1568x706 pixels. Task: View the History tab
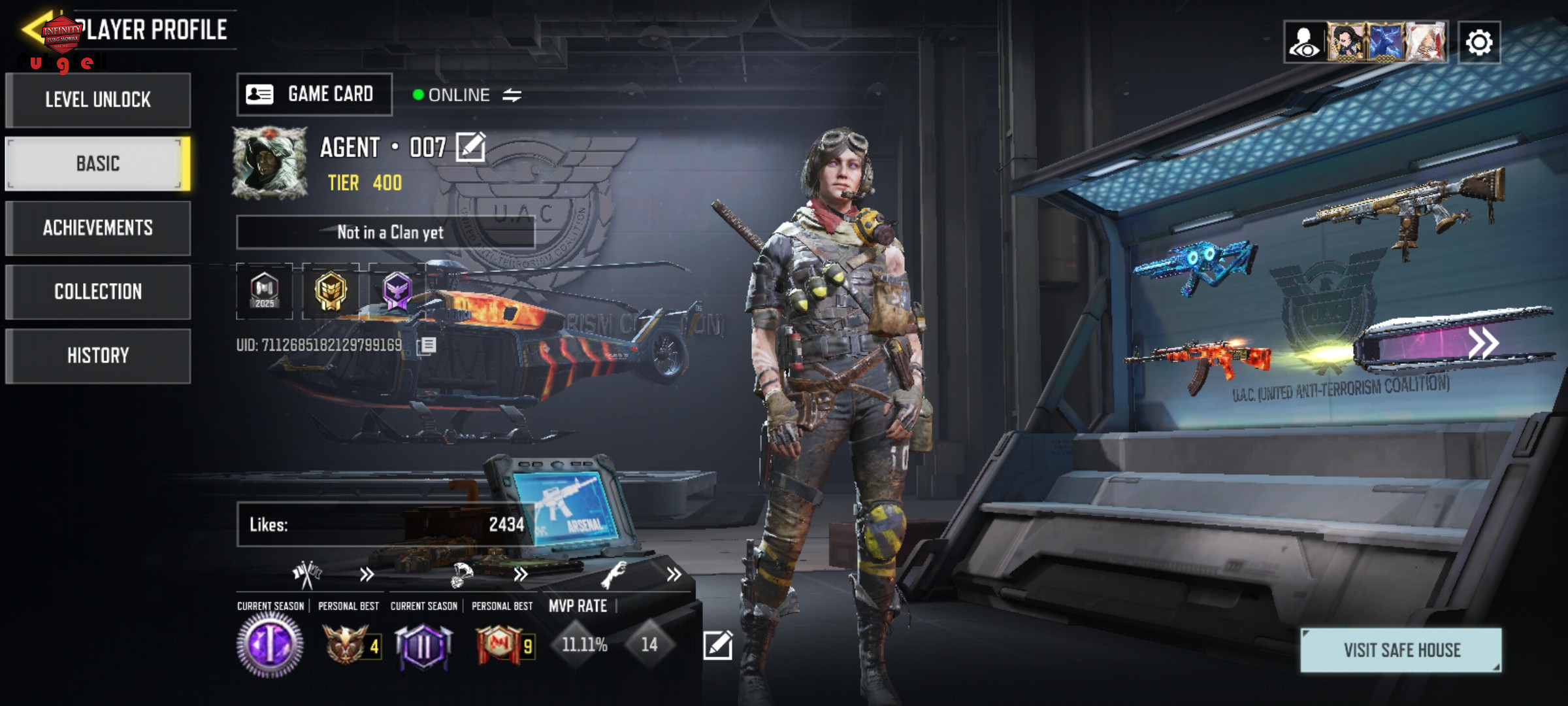click(x=98, y=356)
